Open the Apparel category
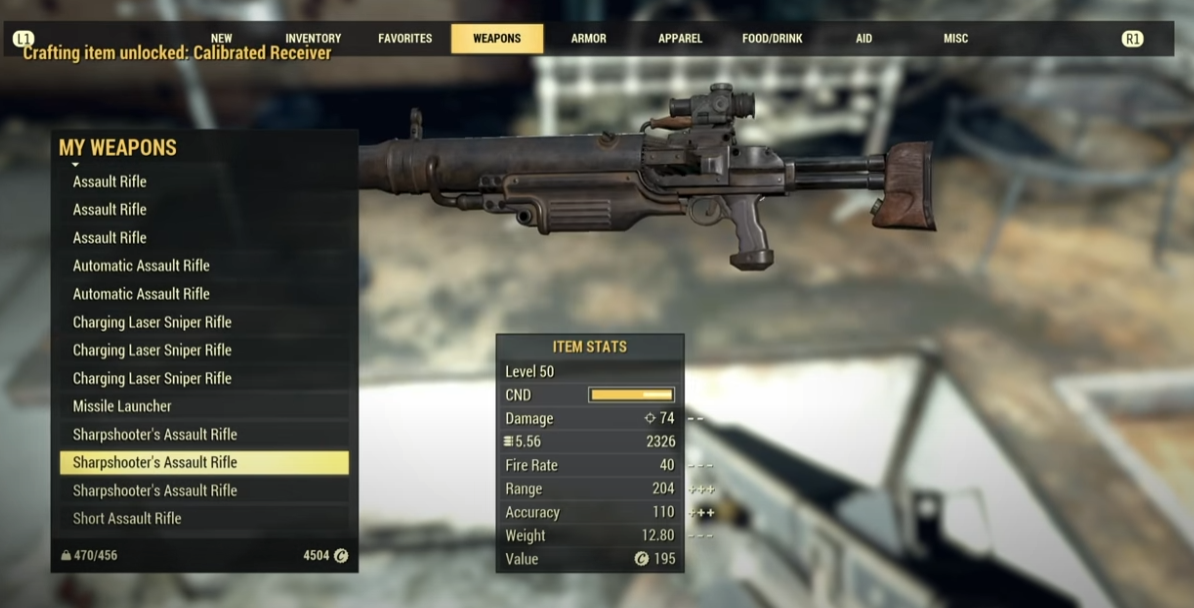This screenshot has width=1194, height=608. pos(680,38)
